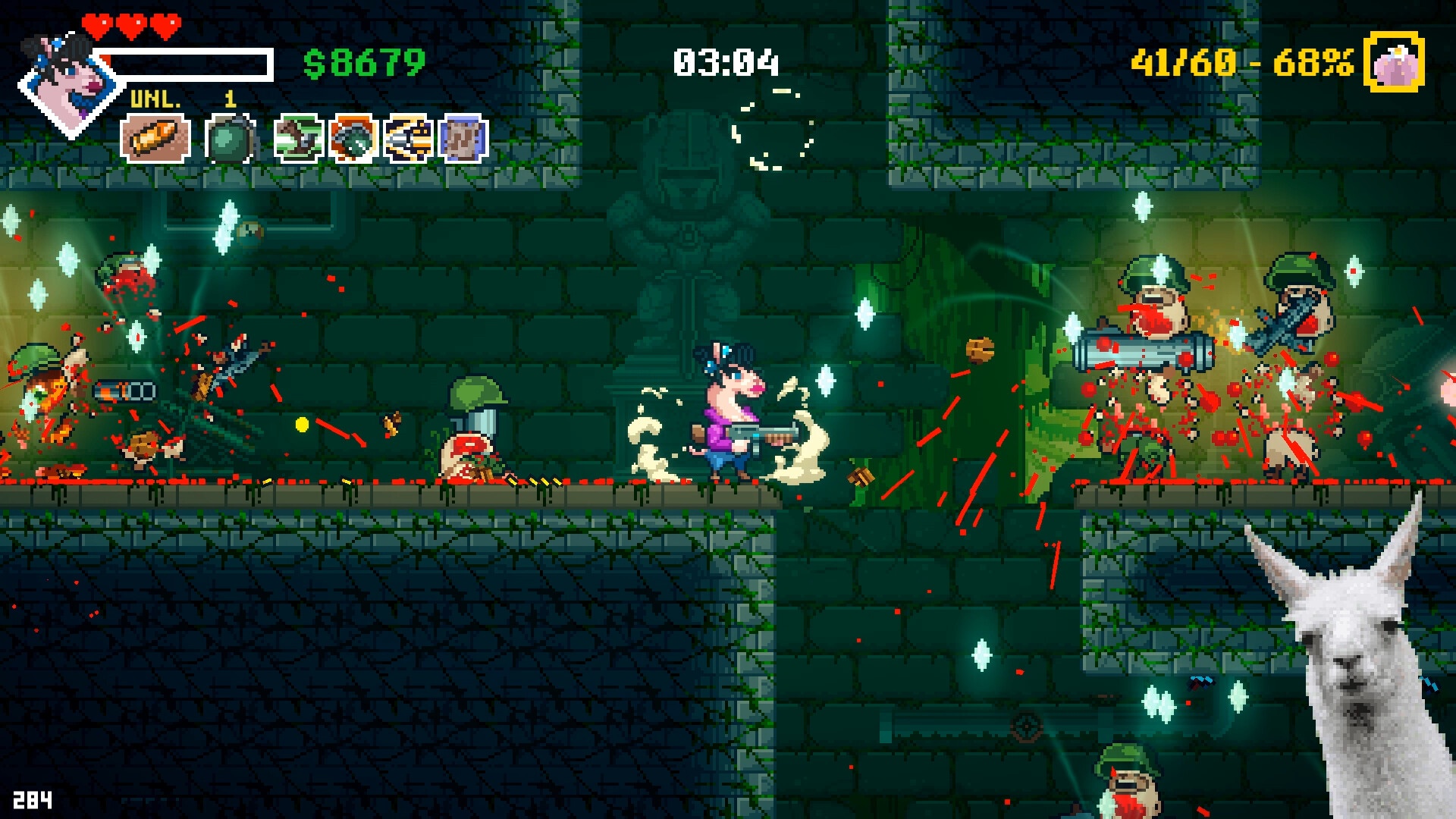Click the yellow-framed pink objective icon

point(1394,63)
